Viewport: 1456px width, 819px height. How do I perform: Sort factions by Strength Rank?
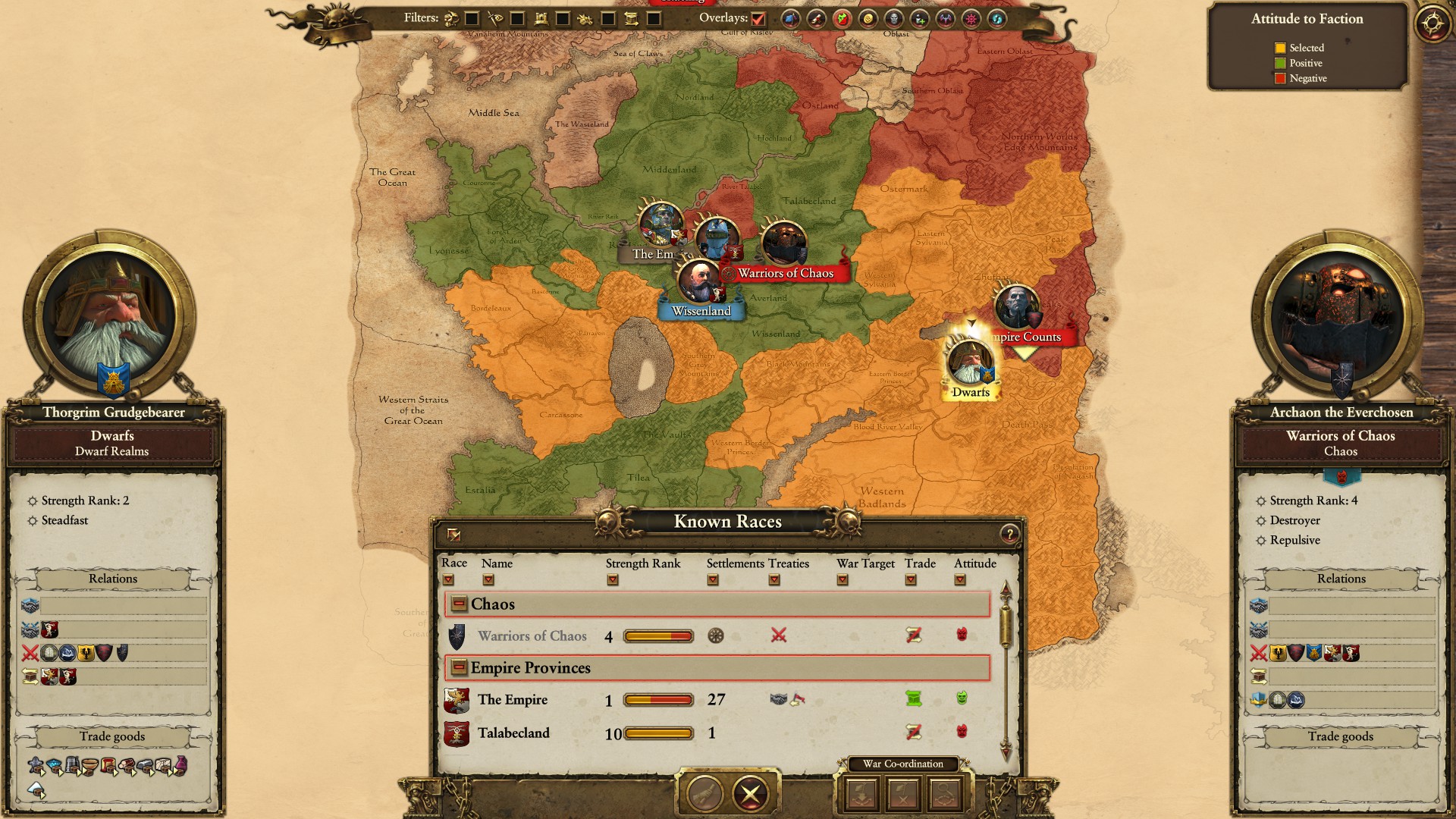click(x=613, y=580)
